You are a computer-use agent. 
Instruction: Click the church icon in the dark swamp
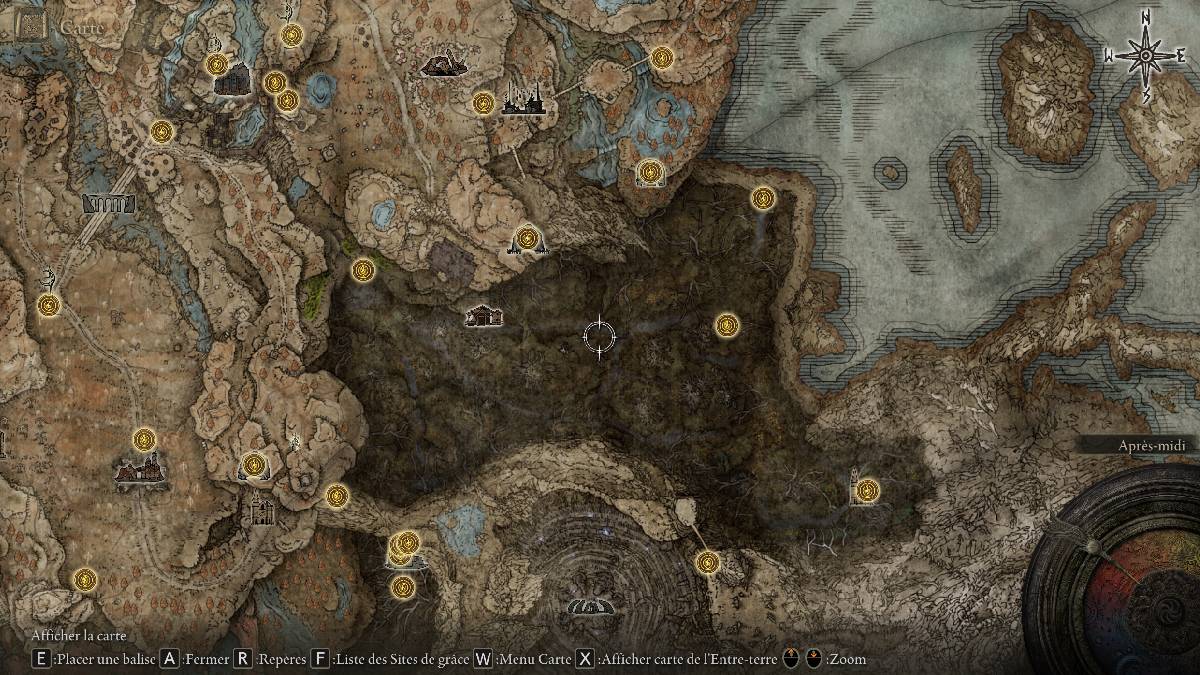[483, 315]
